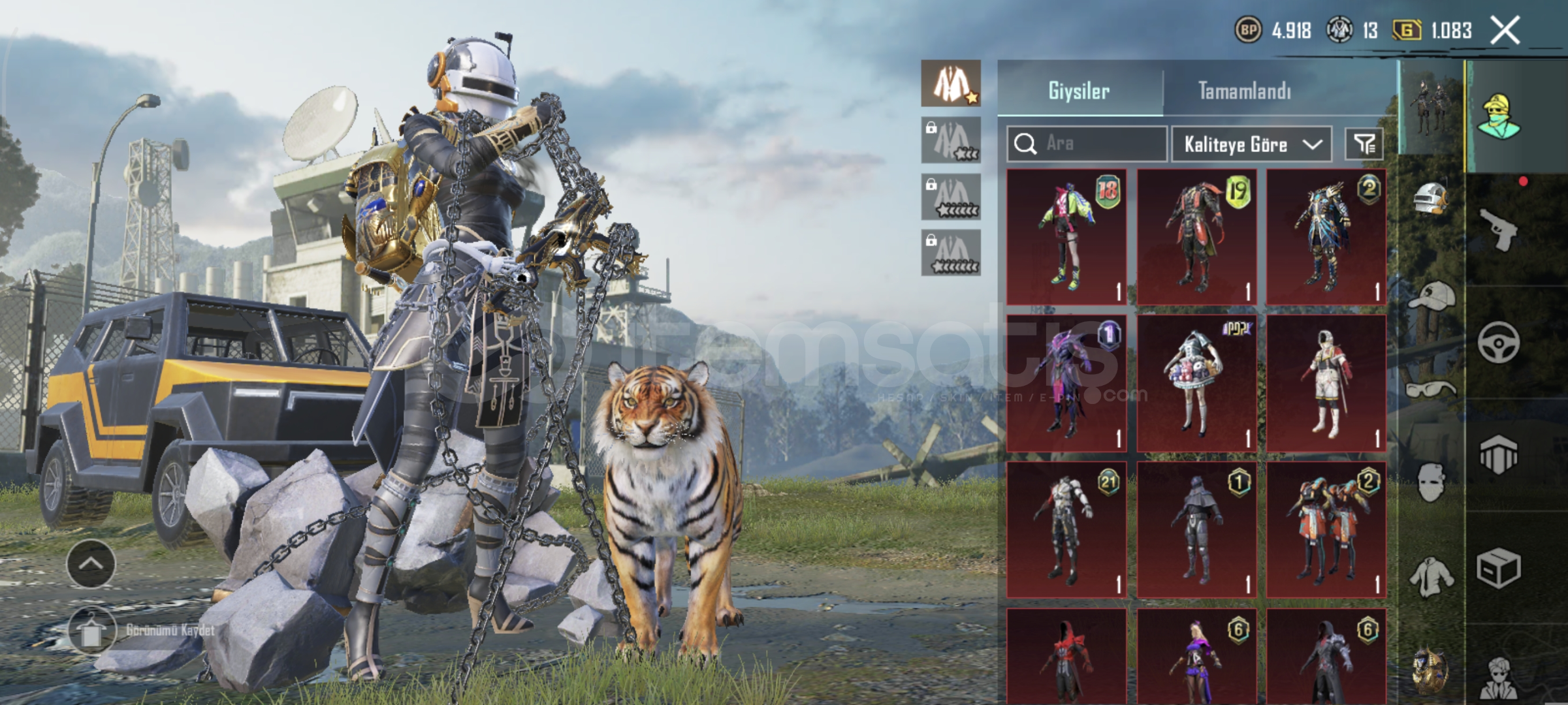1568x705 pixels.
Task: Open the Kaliteye Göre sort dropdown
Action: pyautogui.click(x=1252, y=144)
